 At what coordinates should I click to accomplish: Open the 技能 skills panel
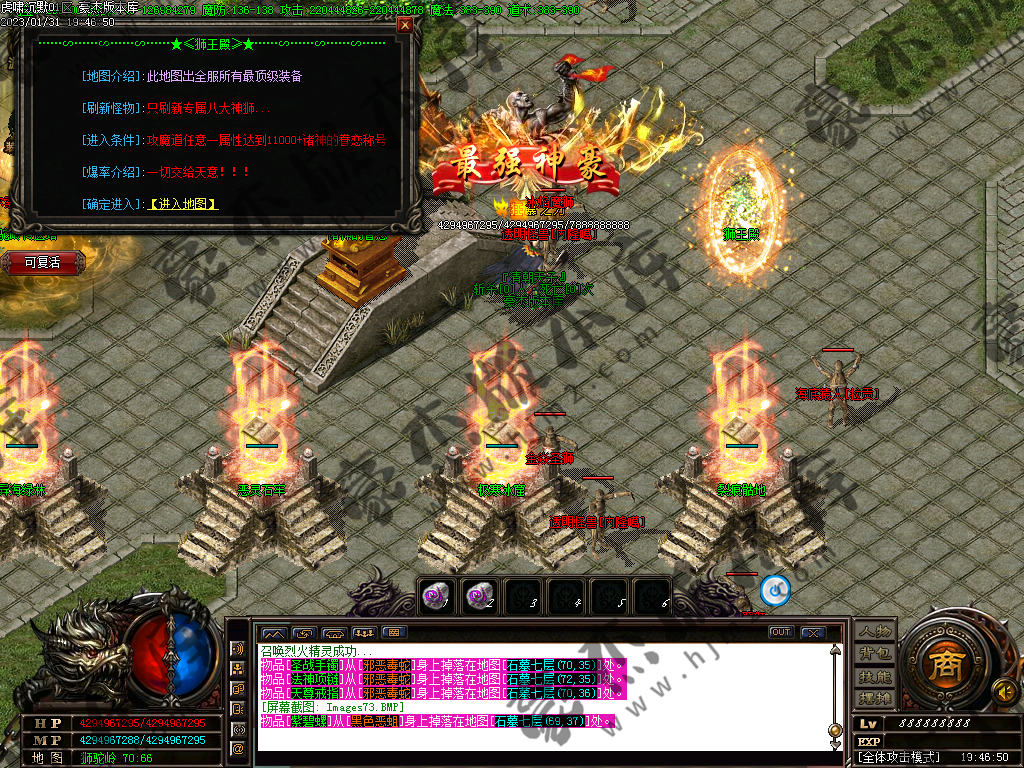click(x=874, y=675)
